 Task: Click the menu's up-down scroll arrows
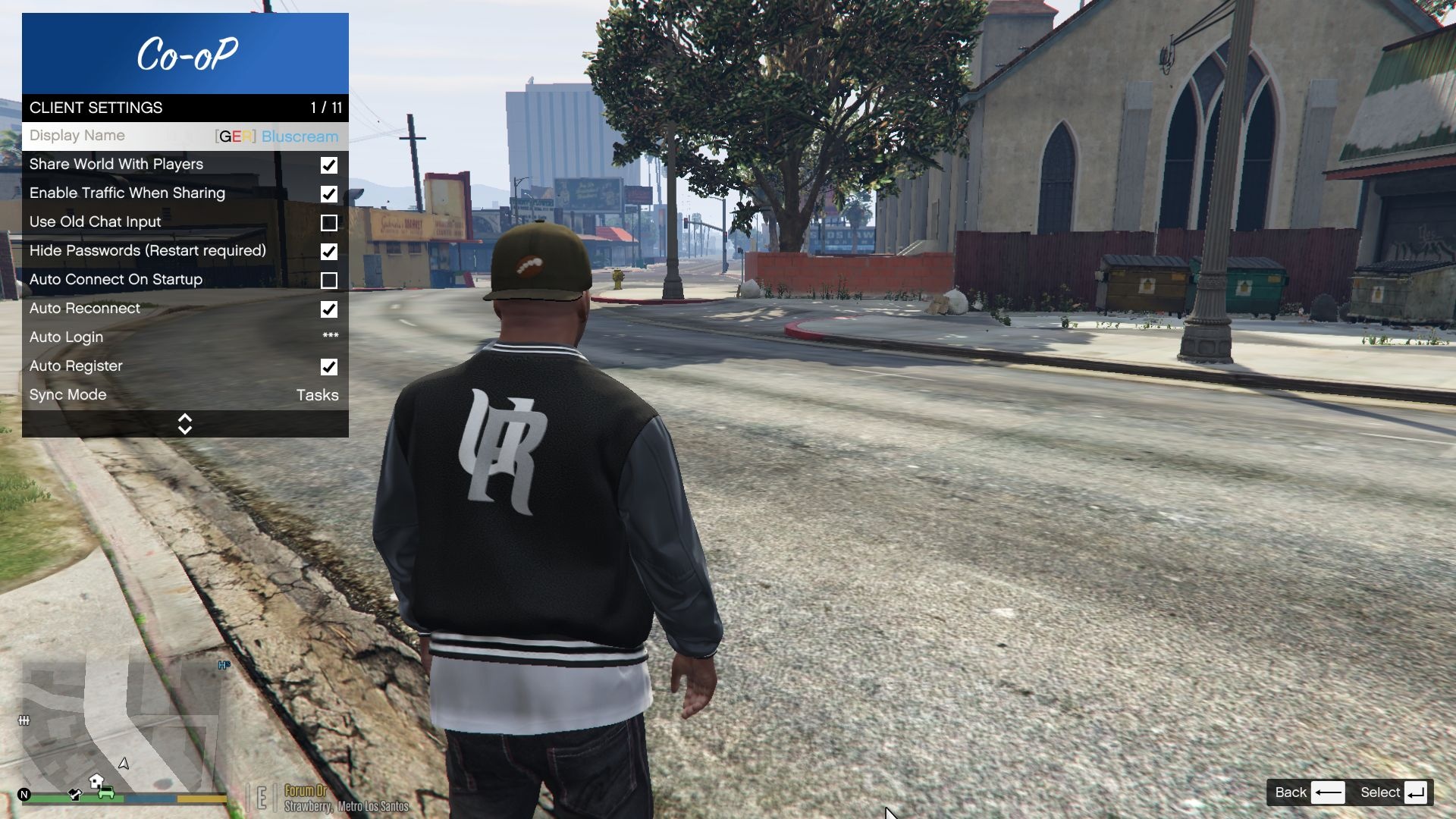(x=184, y=424)
